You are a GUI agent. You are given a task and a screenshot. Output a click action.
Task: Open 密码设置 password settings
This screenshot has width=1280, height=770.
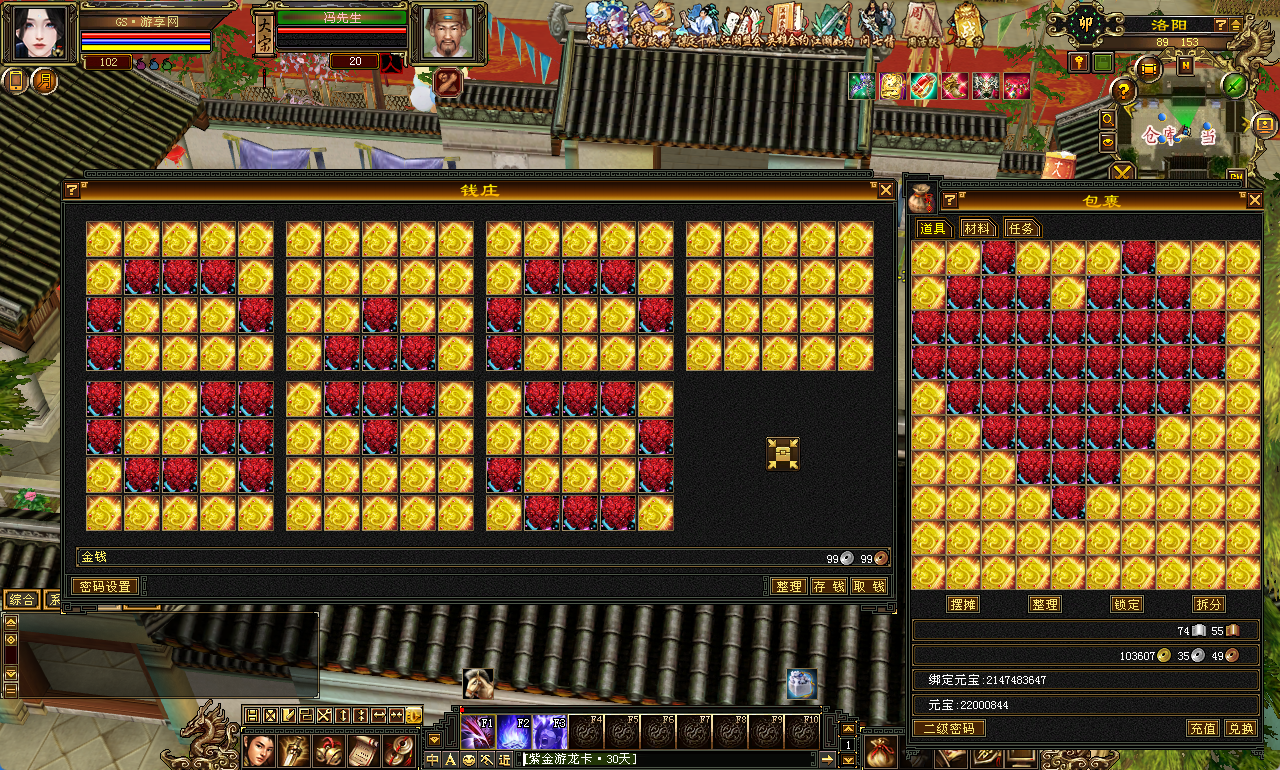coord(105,586)
